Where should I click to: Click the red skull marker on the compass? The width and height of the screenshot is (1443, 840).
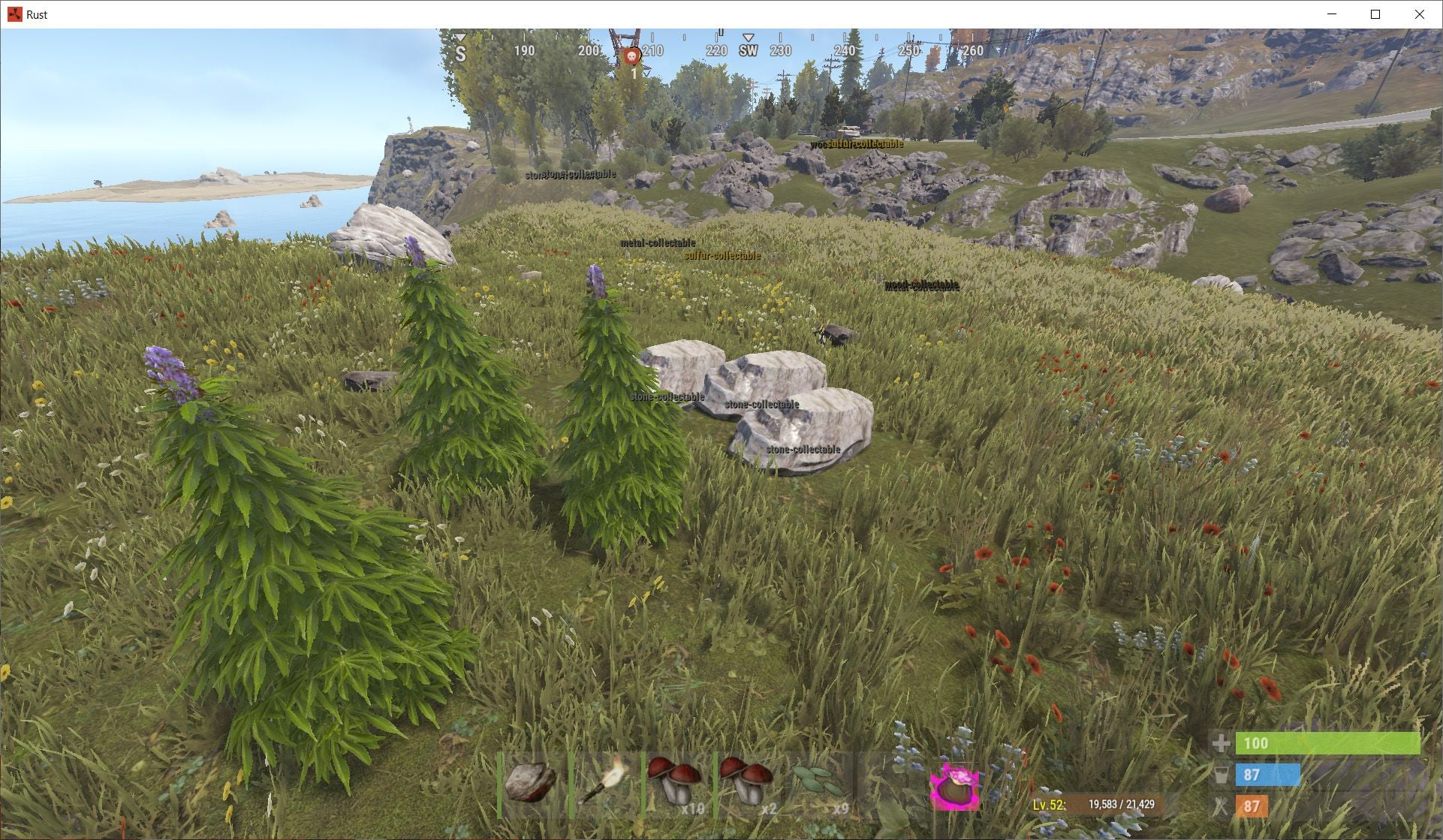(x=633, y=56)
